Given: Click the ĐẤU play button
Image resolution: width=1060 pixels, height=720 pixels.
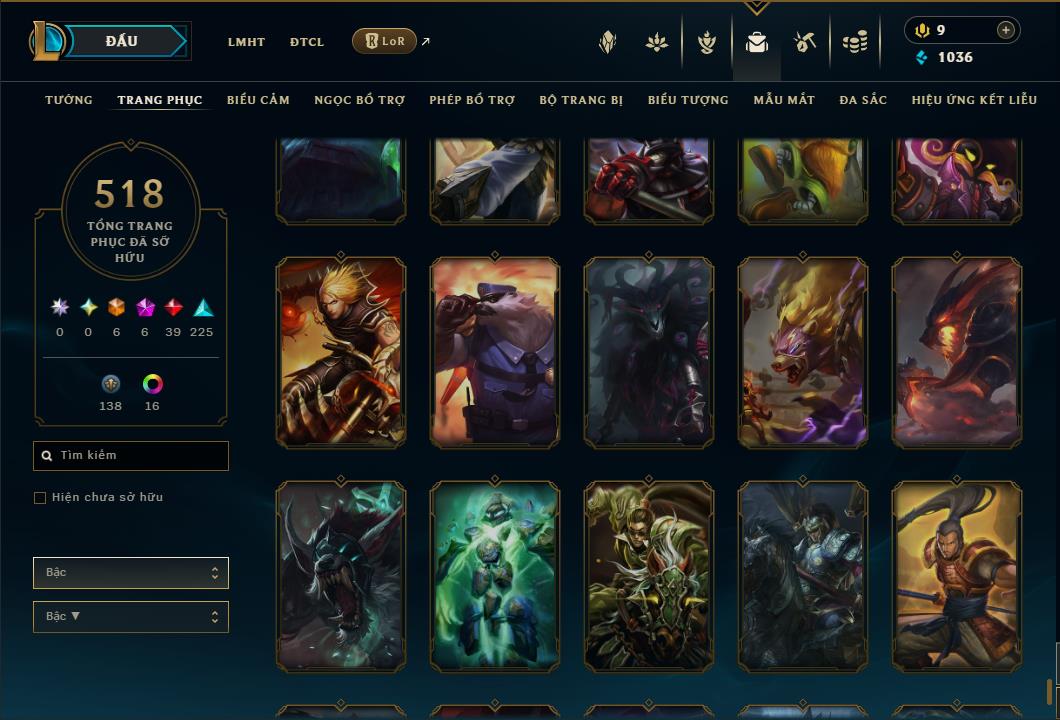Looking at the screenshot, I should click(x=121, y=41).
